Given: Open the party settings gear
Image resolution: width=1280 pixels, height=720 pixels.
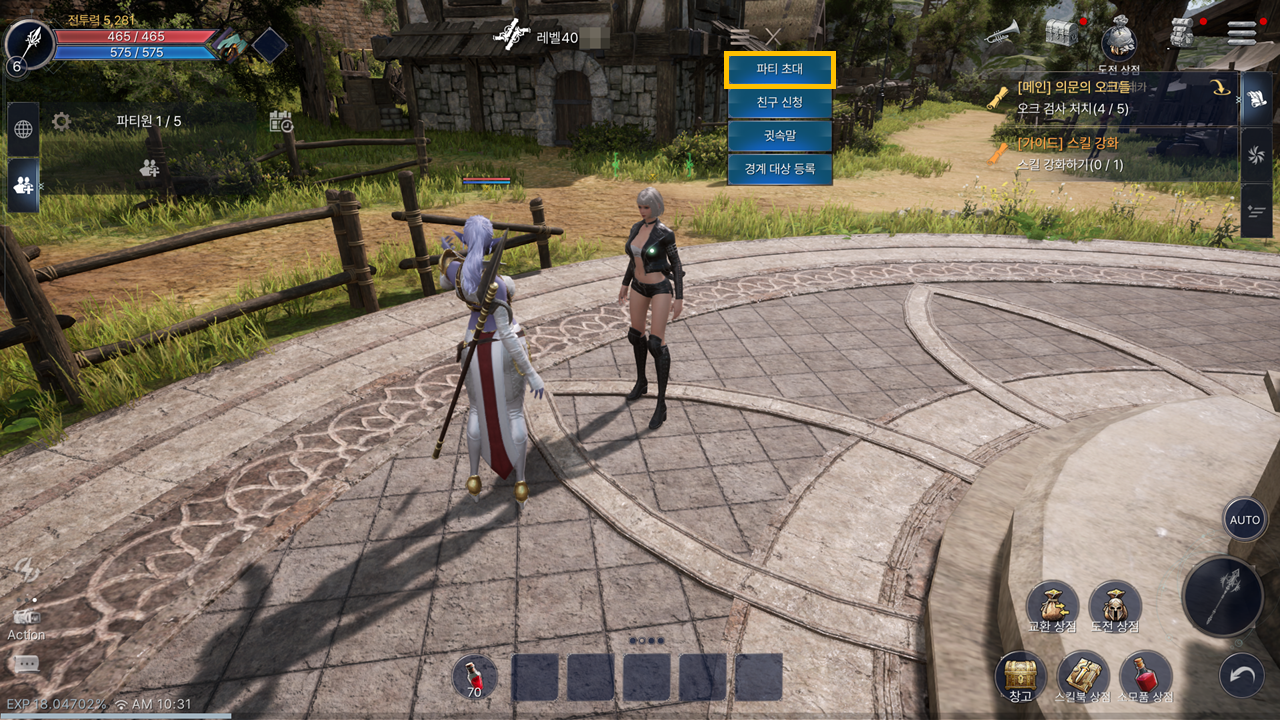Looking at the screenshot, I should tap(61, 122).
